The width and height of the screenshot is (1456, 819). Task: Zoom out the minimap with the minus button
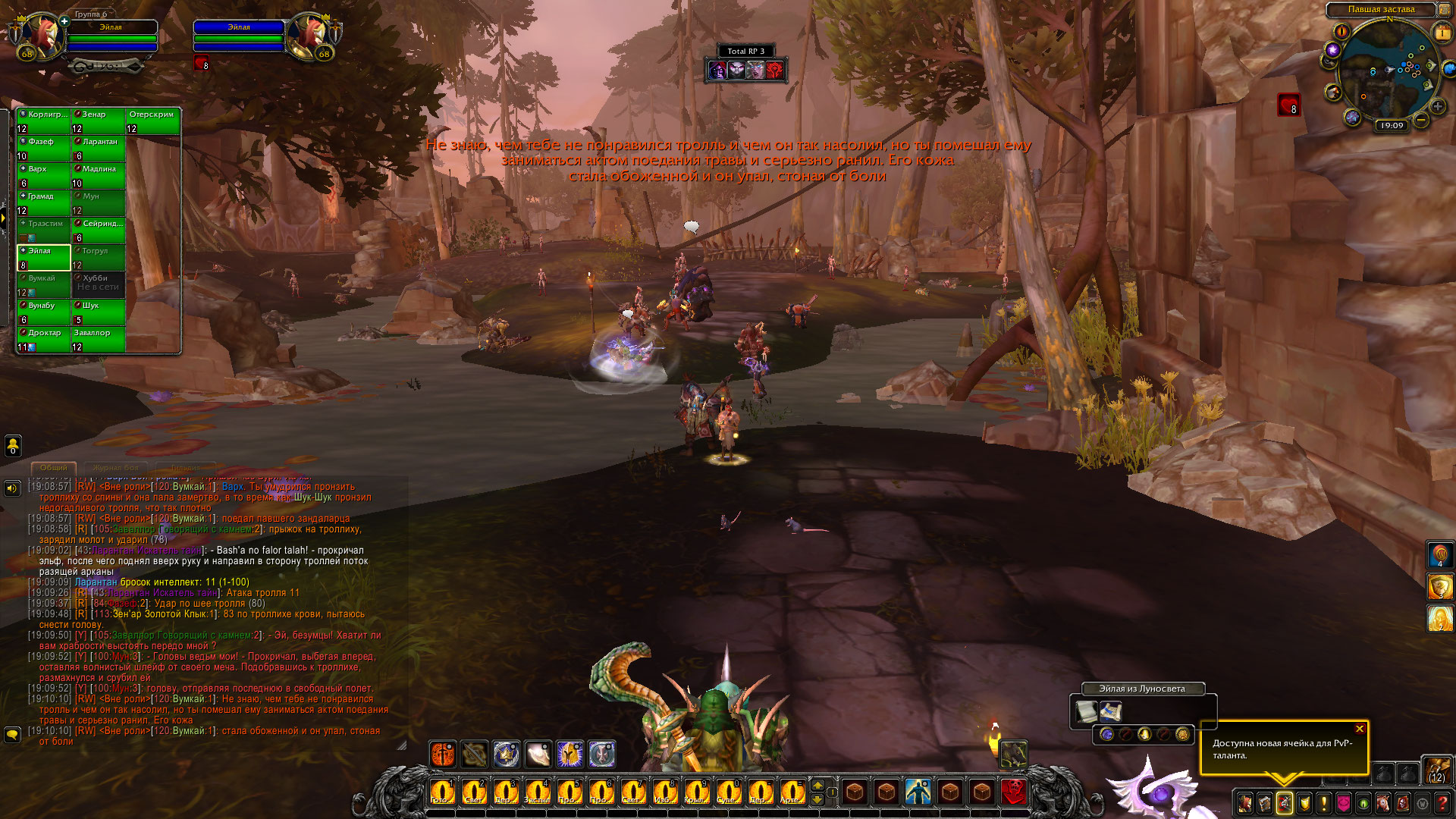1421,120
